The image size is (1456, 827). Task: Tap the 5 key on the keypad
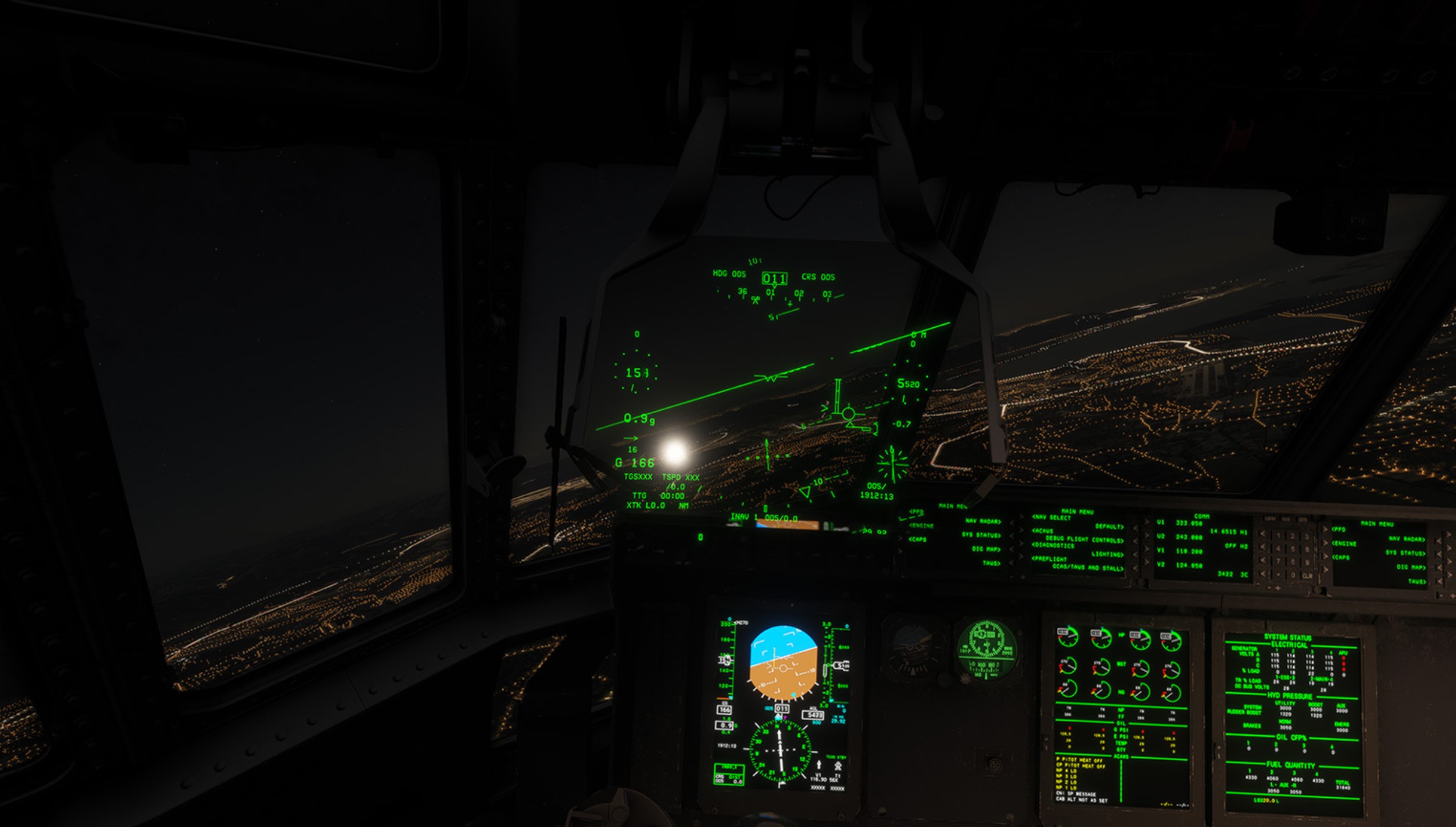coord(1293,549)
